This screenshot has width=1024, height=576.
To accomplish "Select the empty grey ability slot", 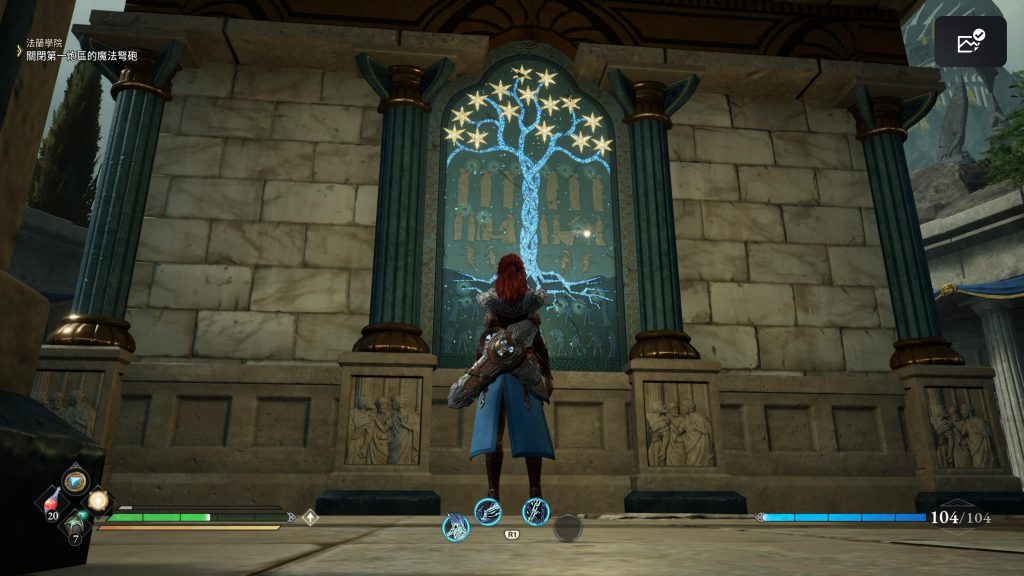I will [x=568, y=527].
